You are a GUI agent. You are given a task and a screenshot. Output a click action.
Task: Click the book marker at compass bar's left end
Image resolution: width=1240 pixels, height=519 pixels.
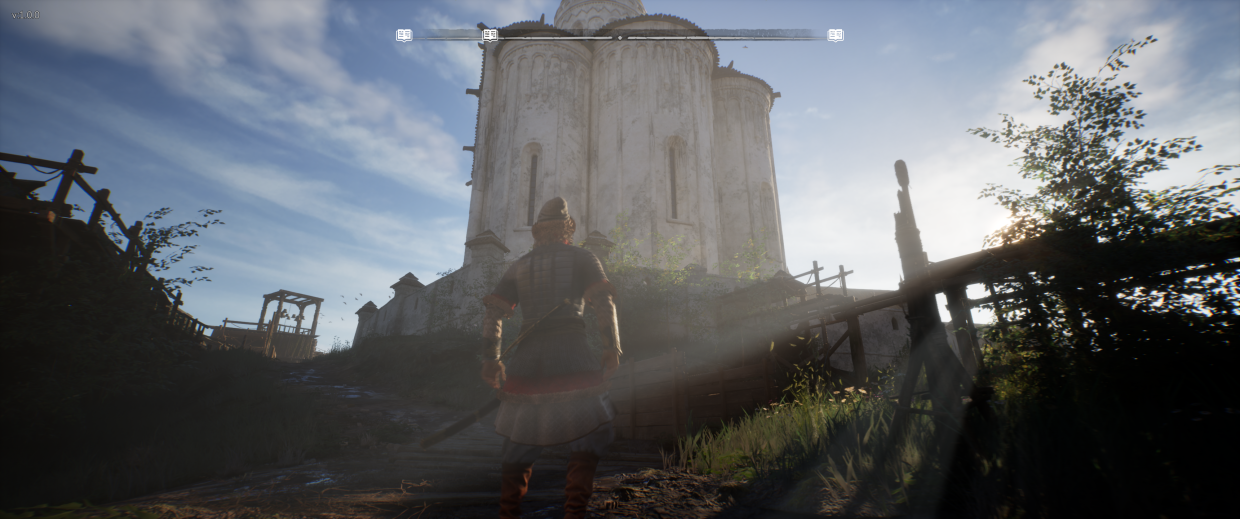404,35
